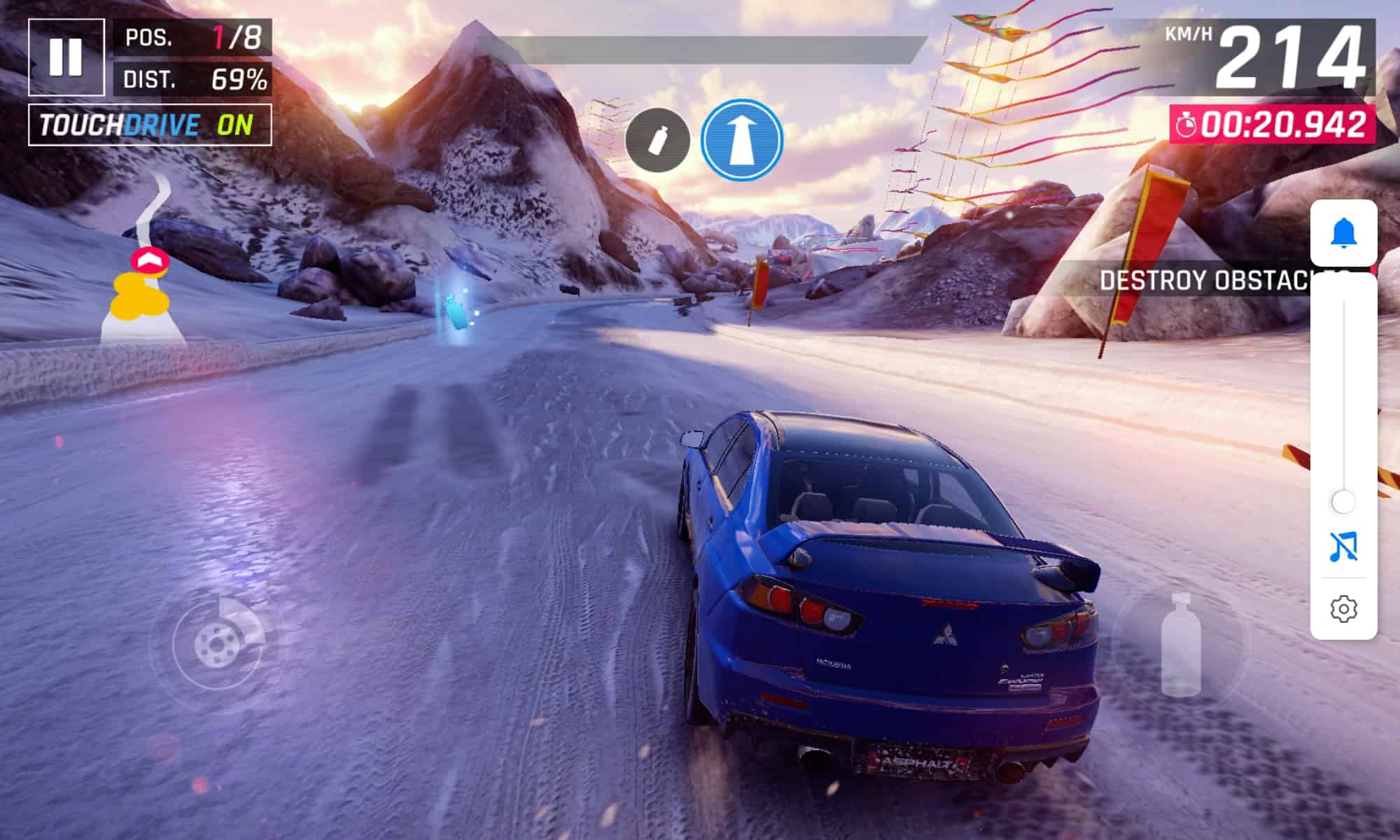This screenshot has width=1400, height=840.
Task: Choose the straight-ahead arrow route icon
Action: point(741,140)
